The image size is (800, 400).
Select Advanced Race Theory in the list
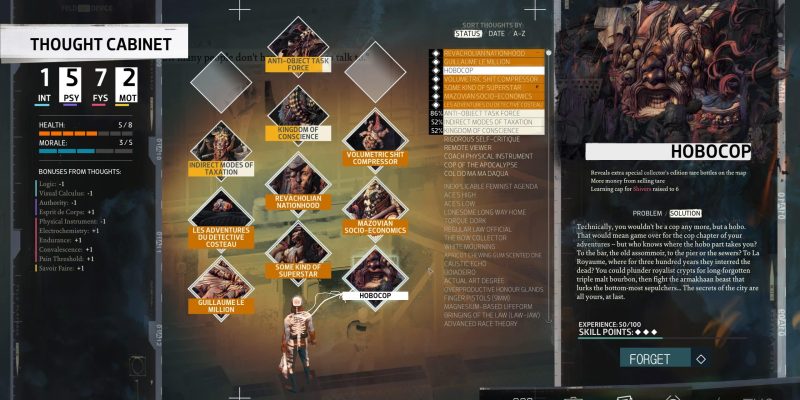(480, 323)
